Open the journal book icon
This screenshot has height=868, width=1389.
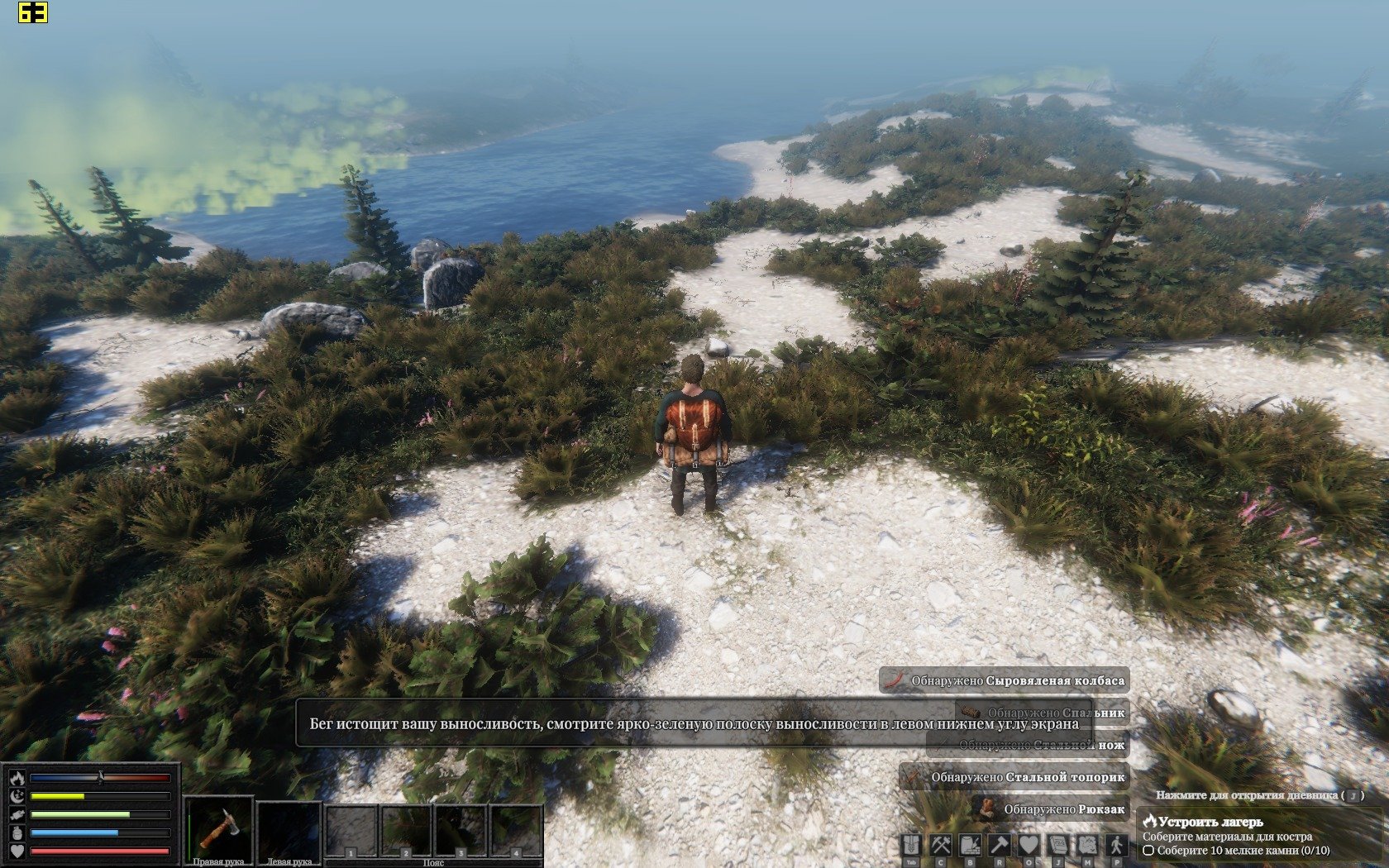point(1057,845)
